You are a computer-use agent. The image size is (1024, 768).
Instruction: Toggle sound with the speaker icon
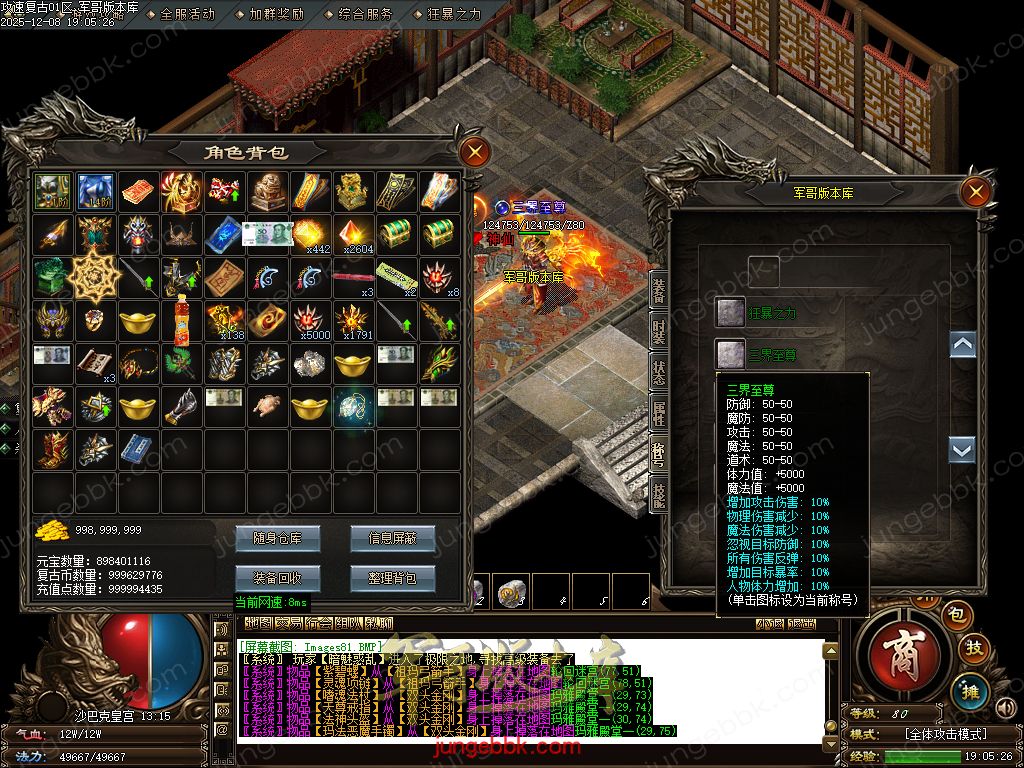tap(1005, 708)
